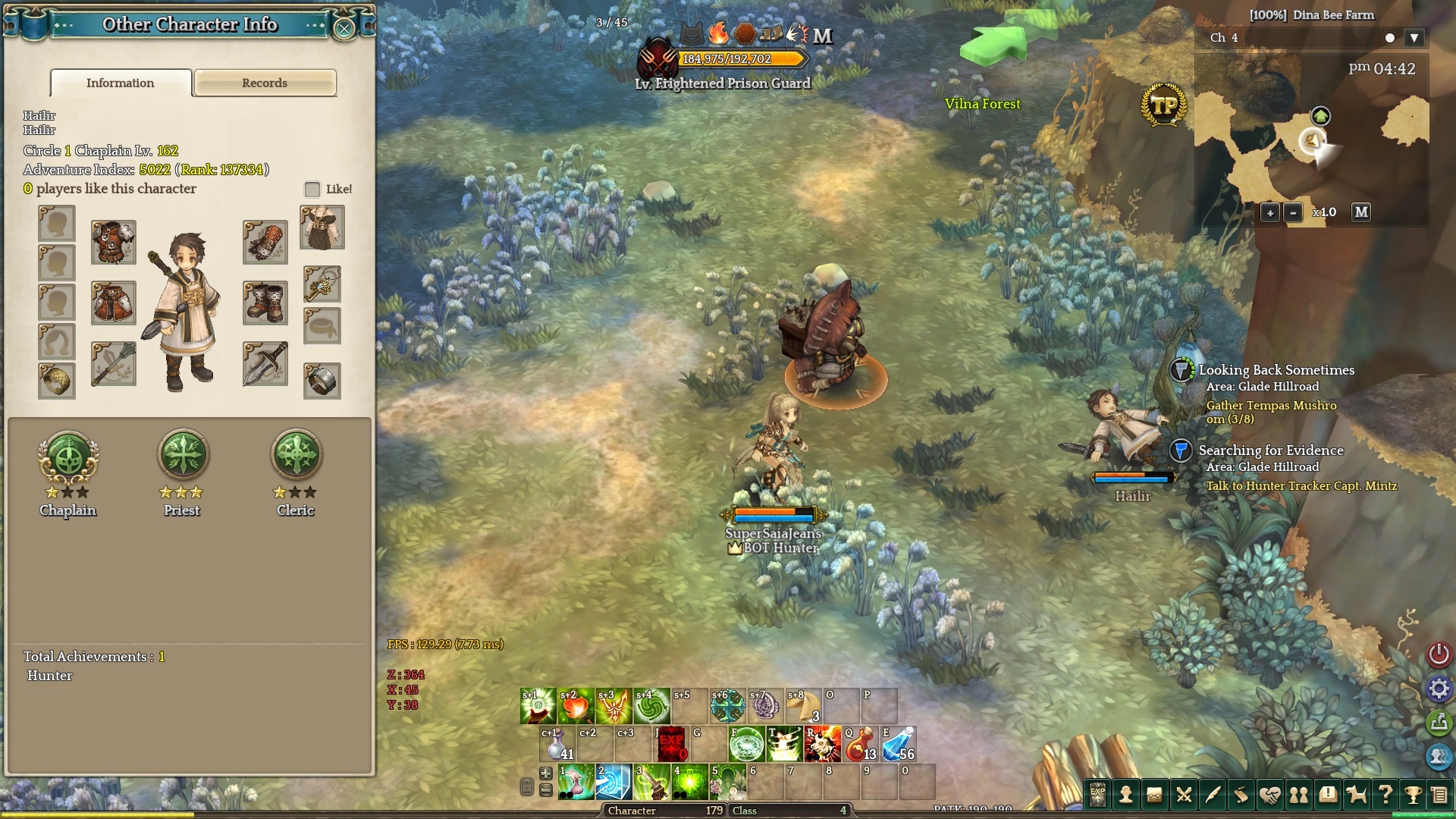This screenshot has width=1456, height=819.
Task: Open the settings gear menu
Action: 1439,689
